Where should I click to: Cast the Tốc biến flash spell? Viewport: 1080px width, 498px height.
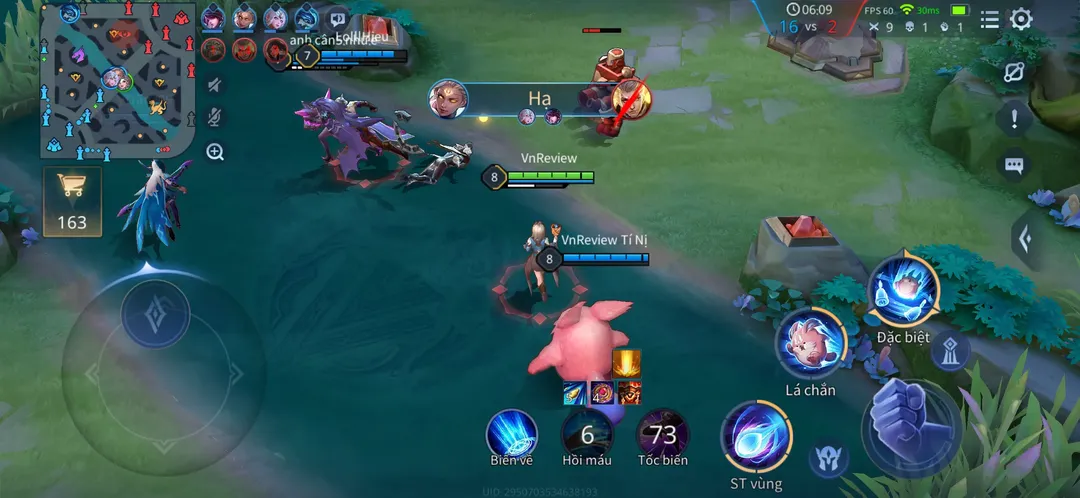pos(662,434)
